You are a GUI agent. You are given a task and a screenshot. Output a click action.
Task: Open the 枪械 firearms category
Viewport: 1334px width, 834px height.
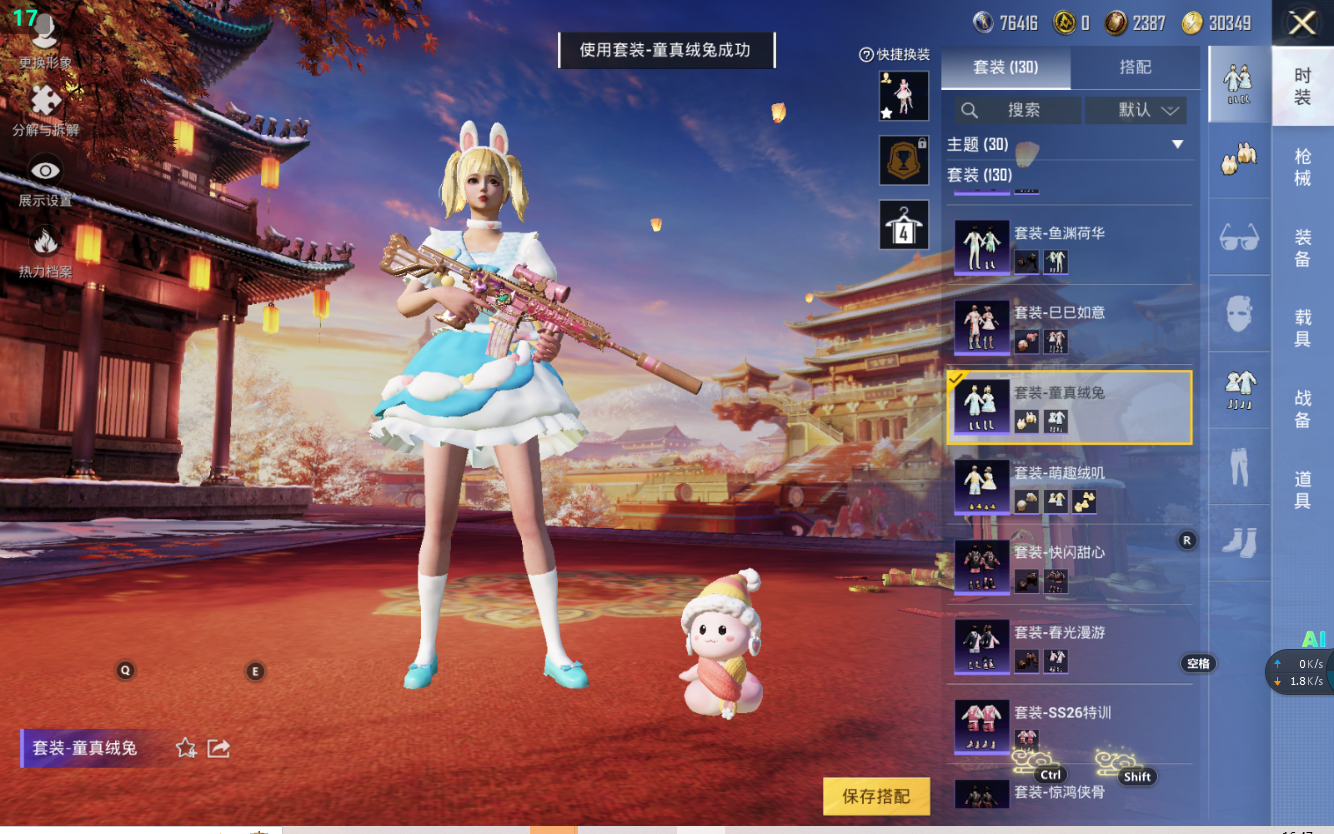click(x=1302, y=167)
